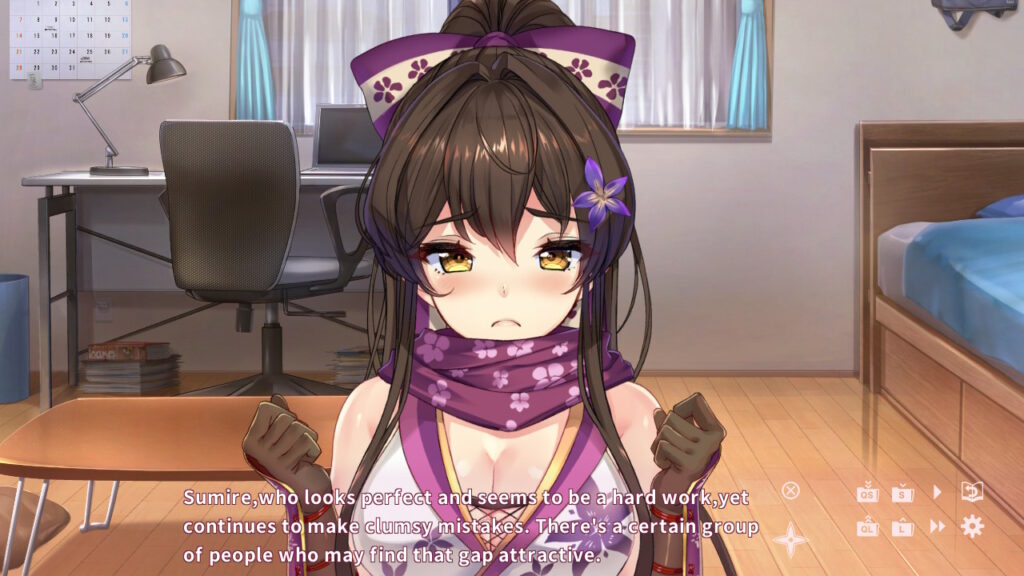The width and height of the screenshot is (1024, 576).
Task: Start auto-play with the single arrow
Action: (937, 492)
